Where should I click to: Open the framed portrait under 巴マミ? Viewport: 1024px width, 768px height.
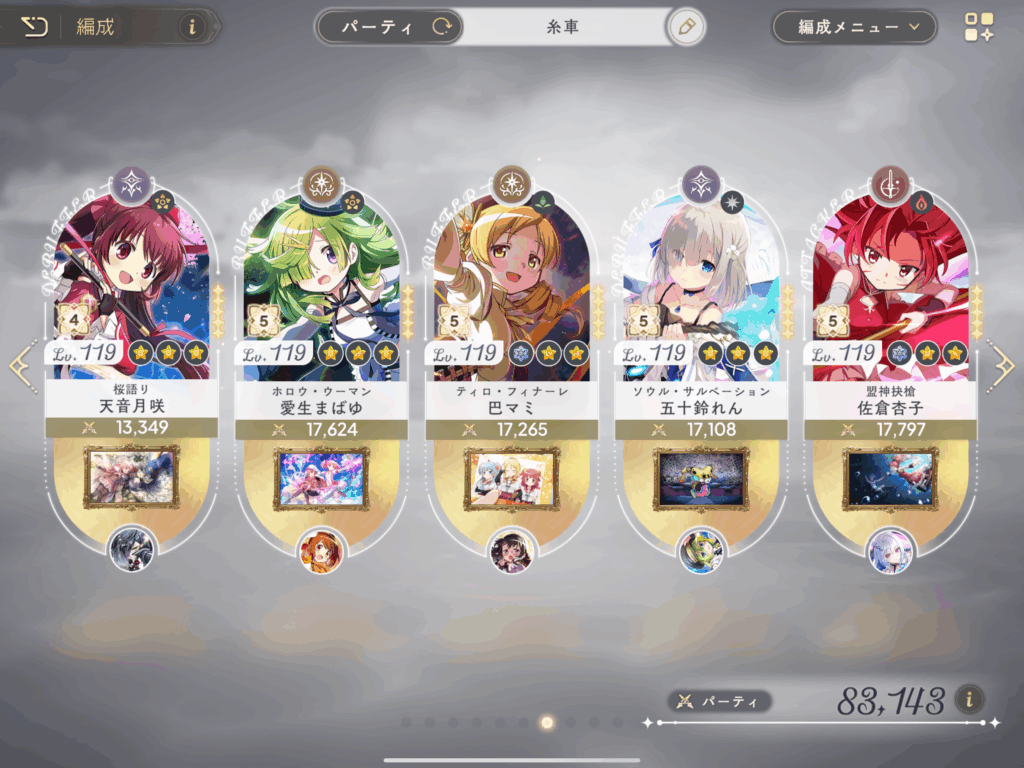511,478
